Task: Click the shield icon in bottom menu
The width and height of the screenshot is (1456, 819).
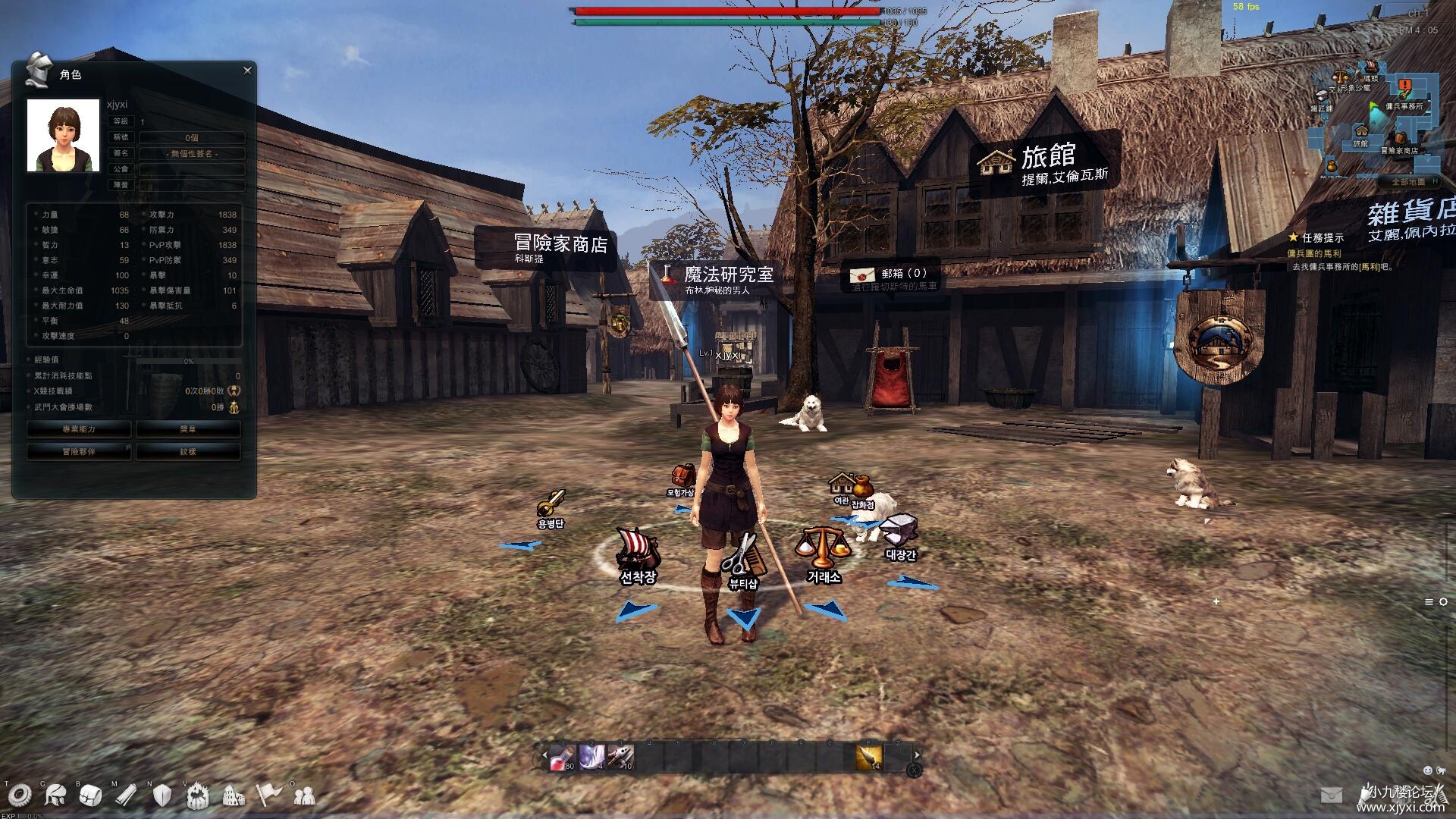Action: [x=162, y=795]
